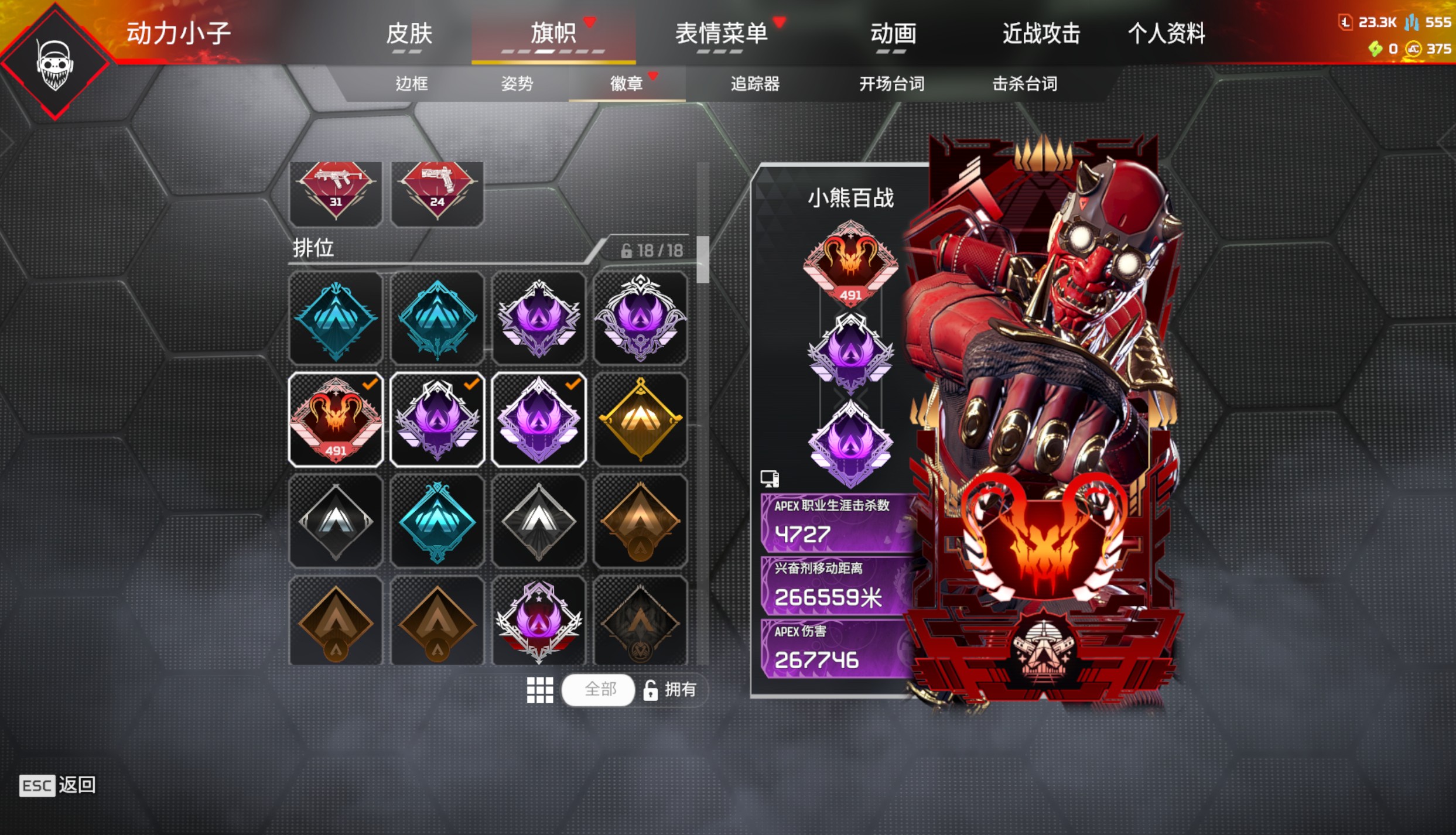Click the grid view icon
Viewport: 1456px width, 835px height.
539,690
